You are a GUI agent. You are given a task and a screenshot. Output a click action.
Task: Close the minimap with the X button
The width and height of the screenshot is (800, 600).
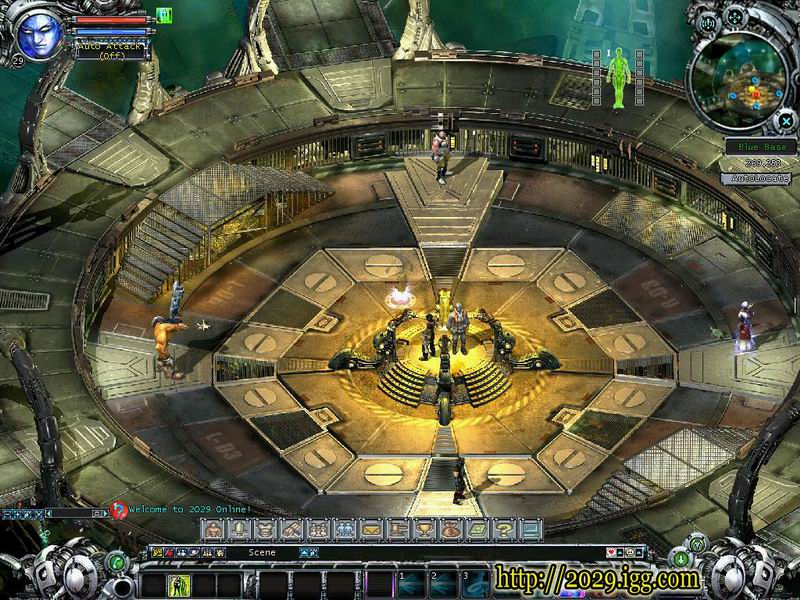pyautogui.click(x=786, y=120)
